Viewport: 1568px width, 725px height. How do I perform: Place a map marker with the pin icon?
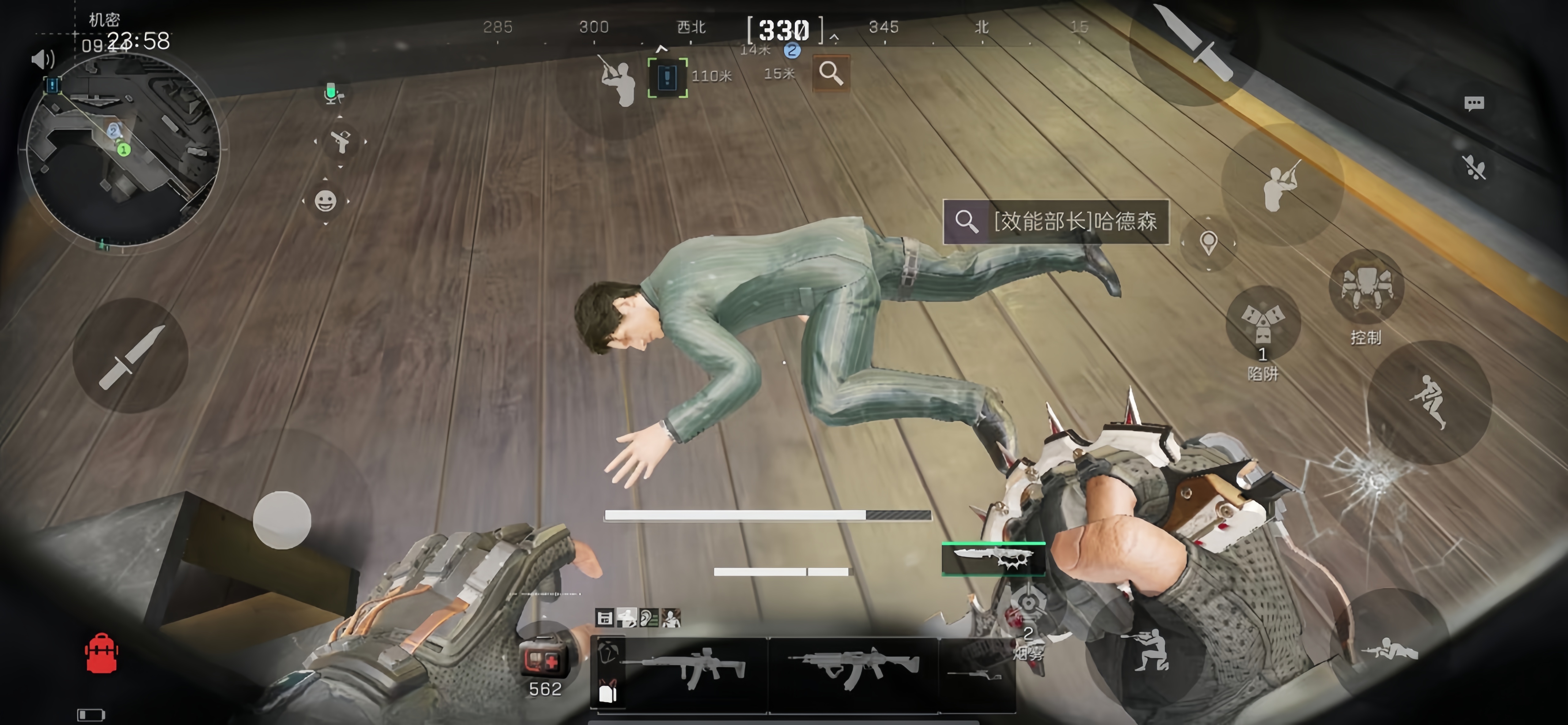point(1208,243)
